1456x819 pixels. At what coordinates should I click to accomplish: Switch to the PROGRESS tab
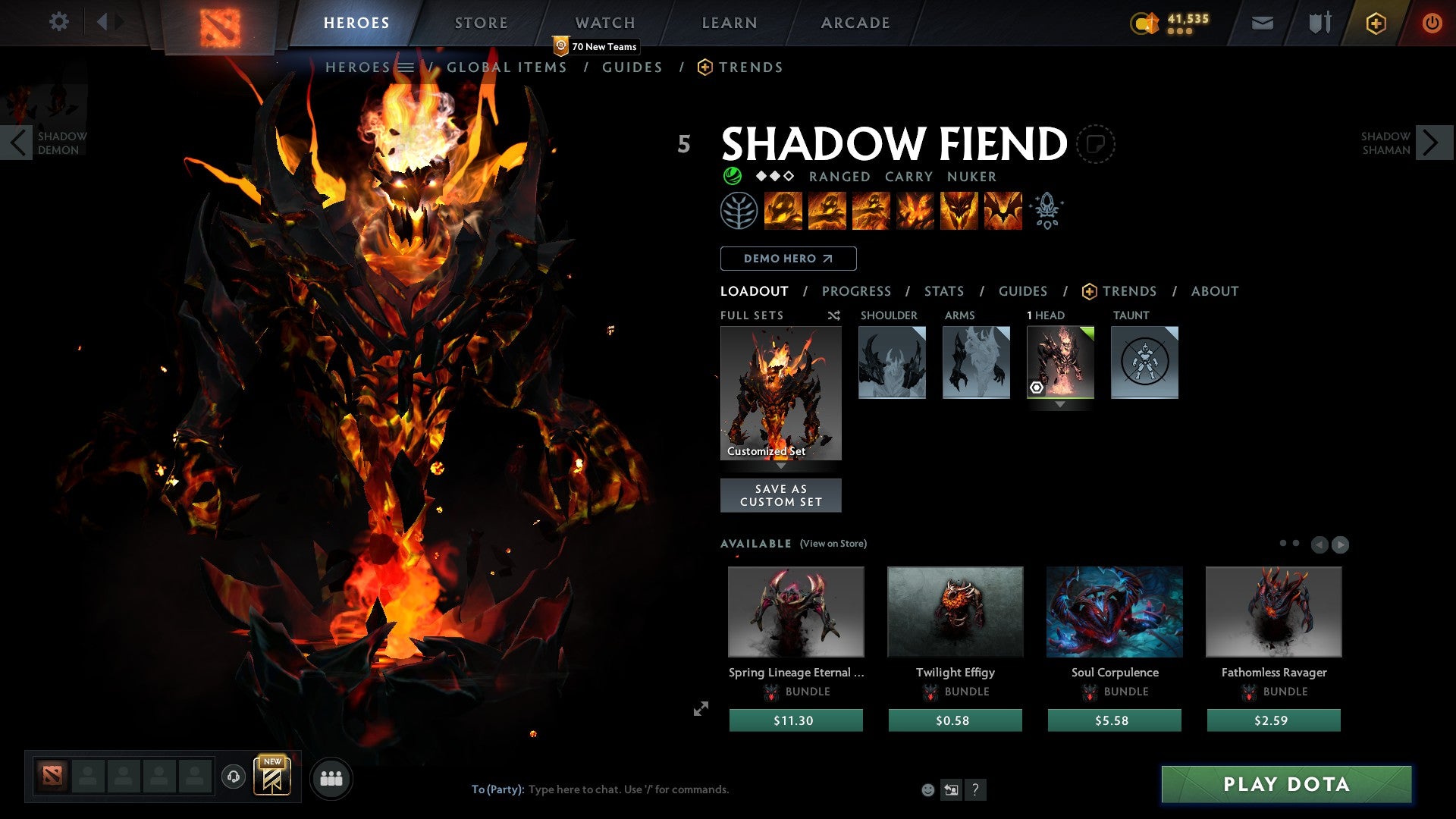coord(857,291)
